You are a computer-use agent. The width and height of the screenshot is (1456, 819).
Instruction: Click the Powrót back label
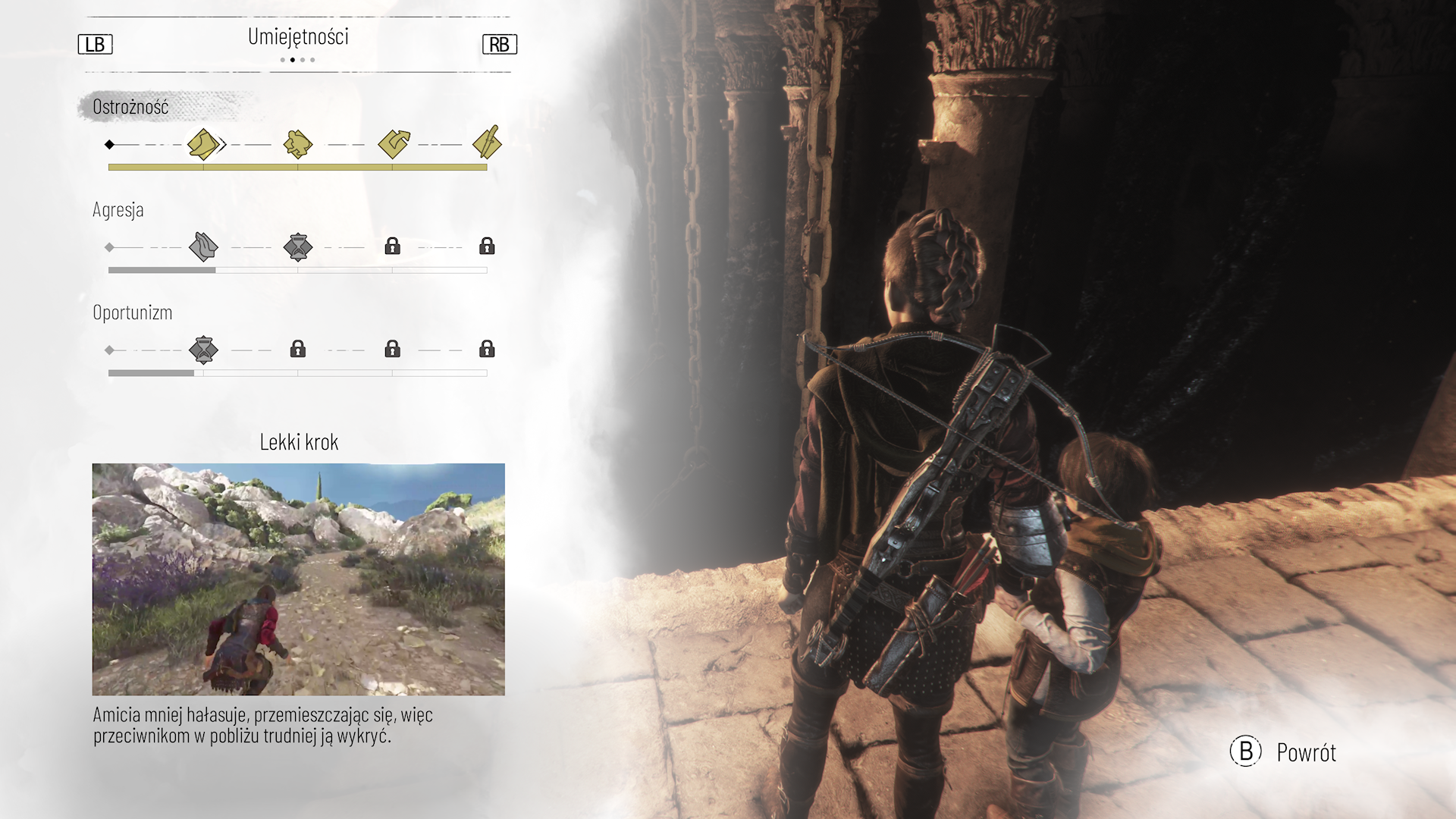1306,752
